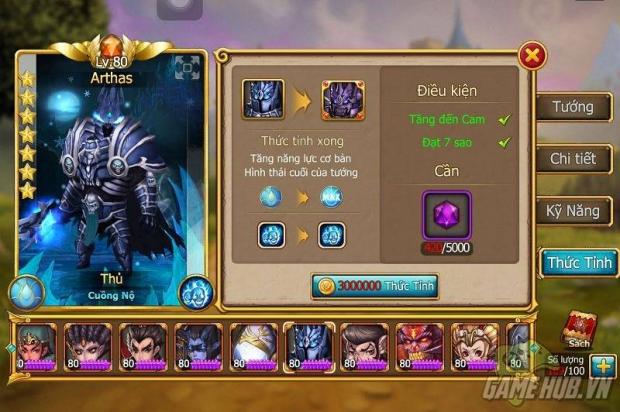The image size is (620, 412).
Task: Expand the Arthas card to fullscreen
Action: [187, 69]
